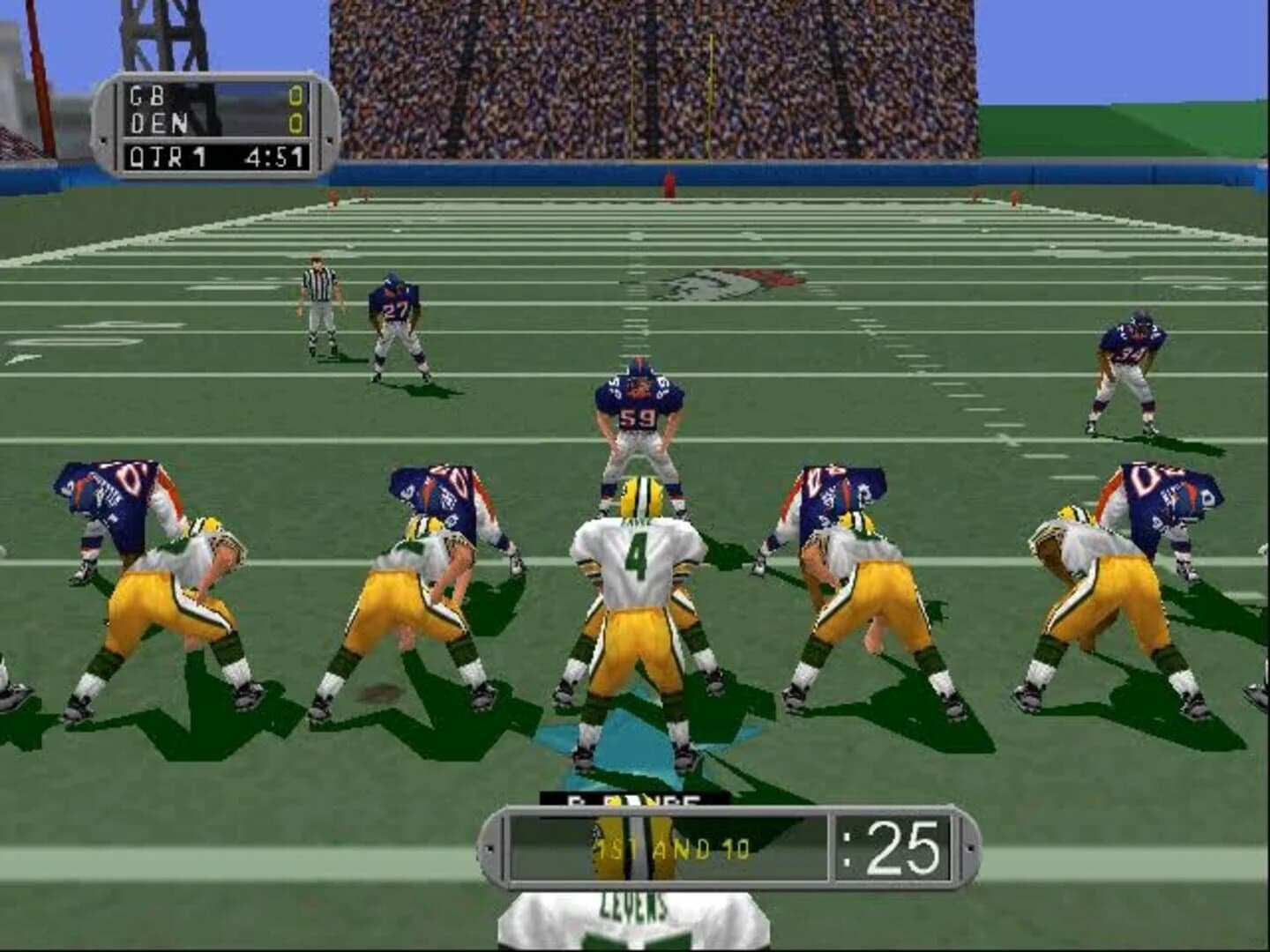Viewport: 1270px width, 952px height.
Task: Select the referee standing on the left
Action: pyautogui.click(x=317, y=300)
